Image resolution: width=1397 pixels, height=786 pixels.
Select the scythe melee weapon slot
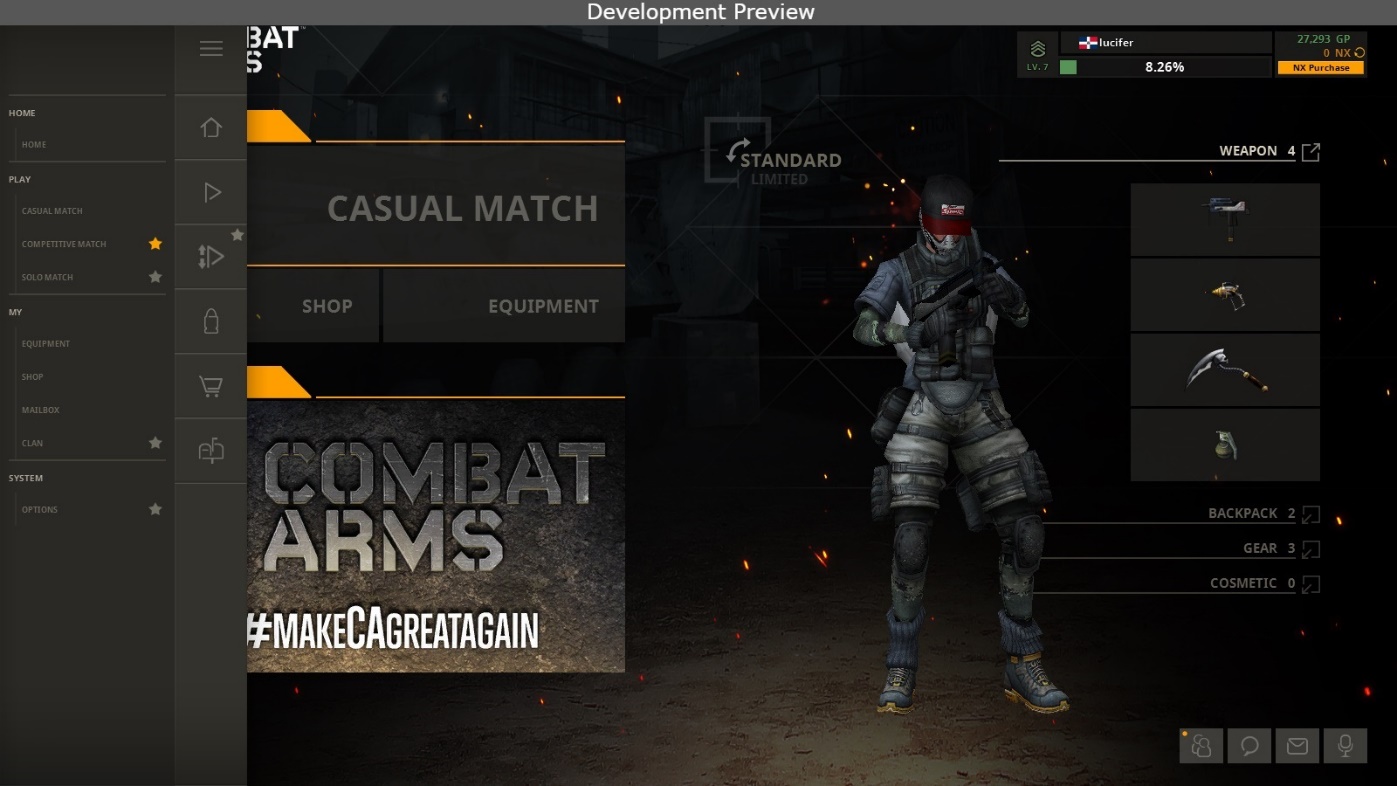[x=1225, y=370]
